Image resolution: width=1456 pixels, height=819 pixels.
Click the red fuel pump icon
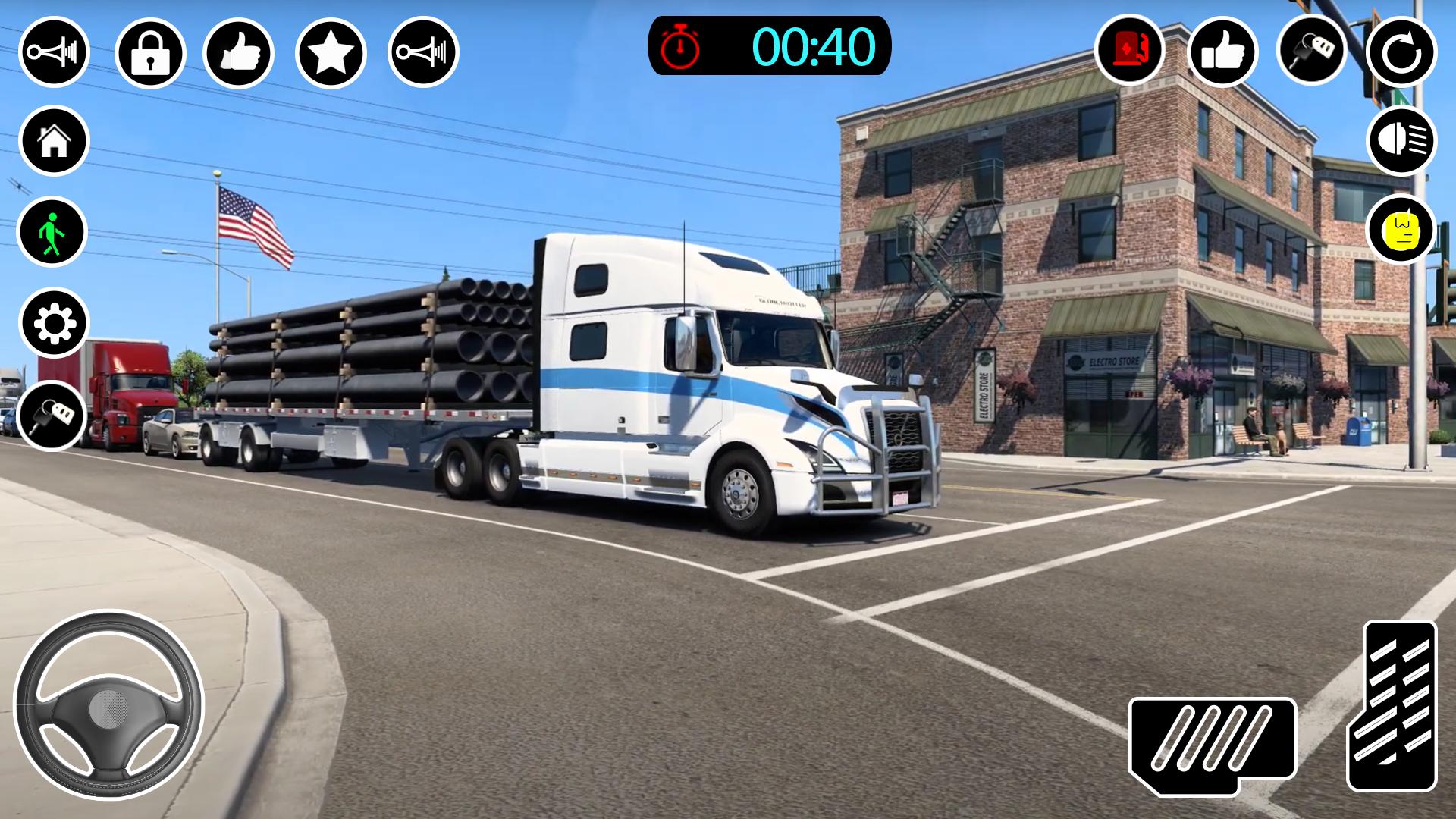click(1130, 51)
